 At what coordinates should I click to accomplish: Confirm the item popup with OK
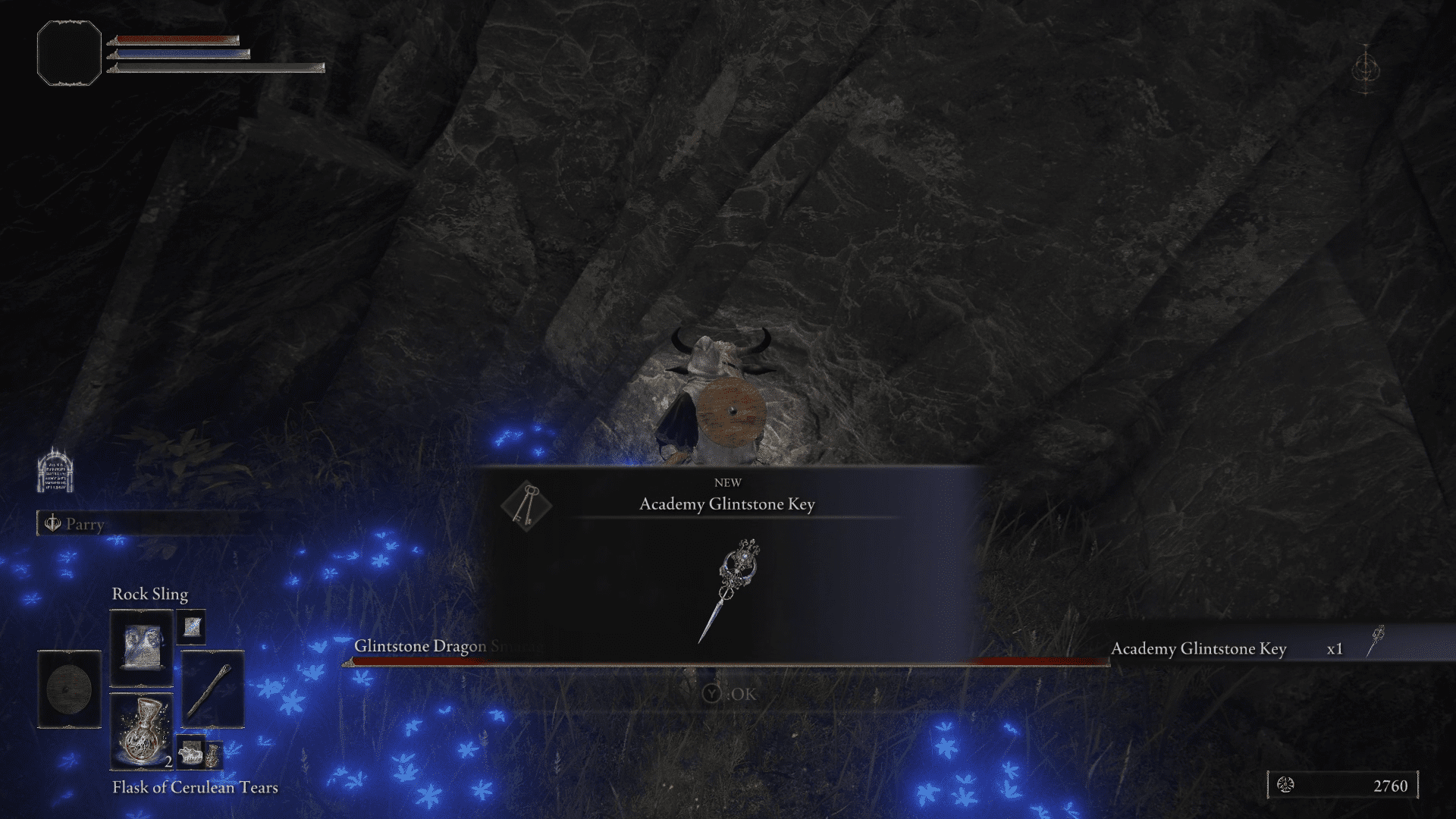click(x=730, y=694)
